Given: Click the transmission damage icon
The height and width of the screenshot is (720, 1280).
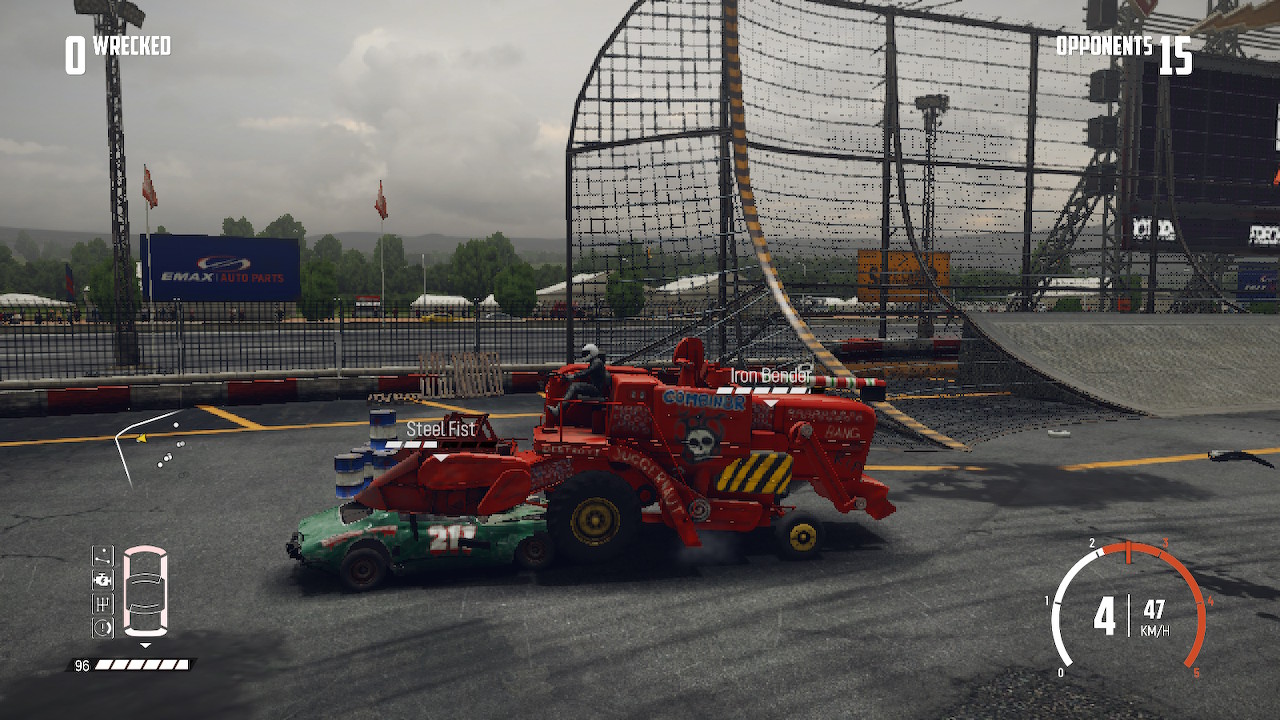Looking at the screenshot, I should pyautogui.click(x=102, y=602).
